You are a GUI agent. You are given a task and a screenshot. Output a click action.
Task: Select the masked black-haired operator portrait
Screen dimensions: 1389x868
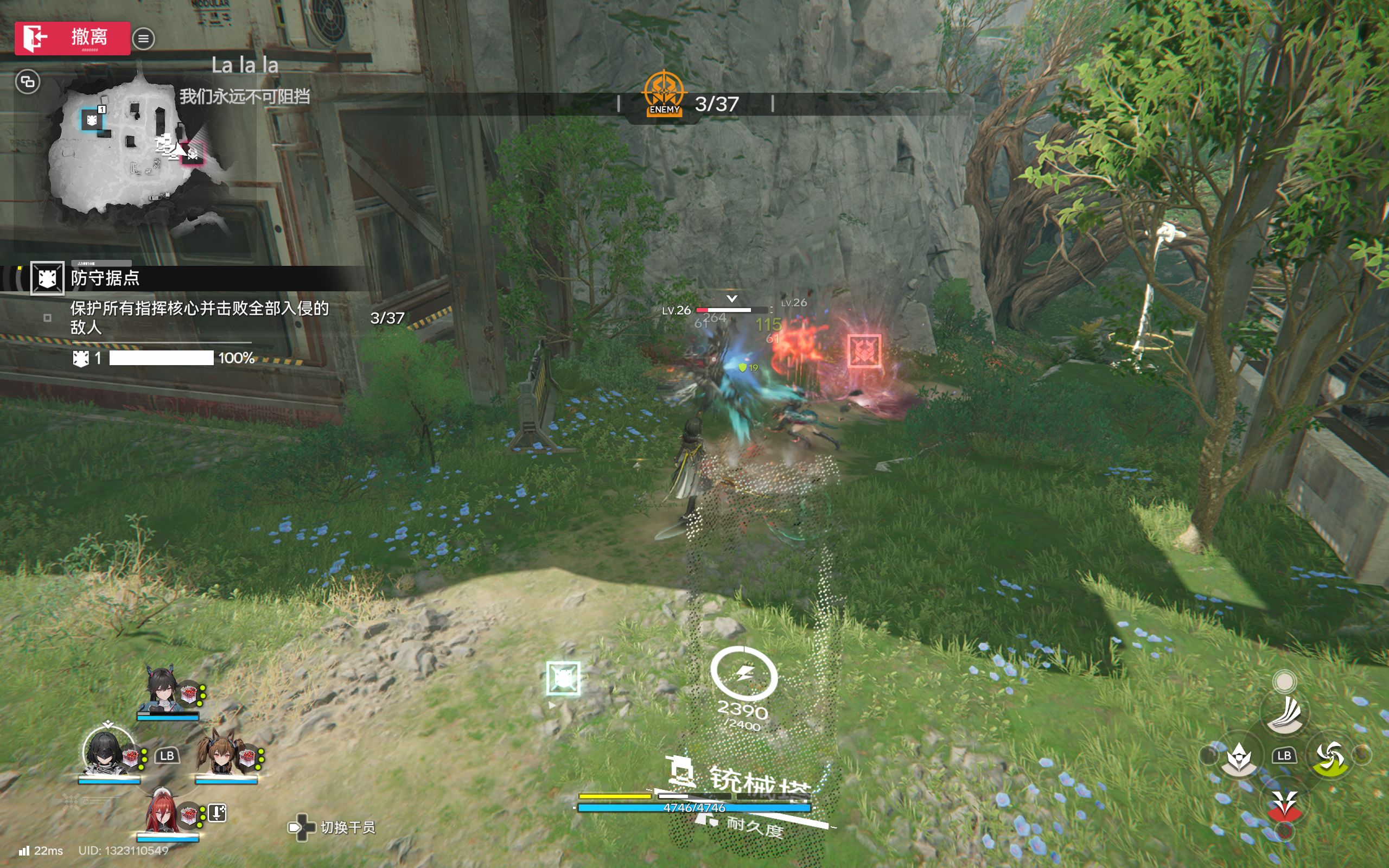pyautogui.click(x=105, y=751)
